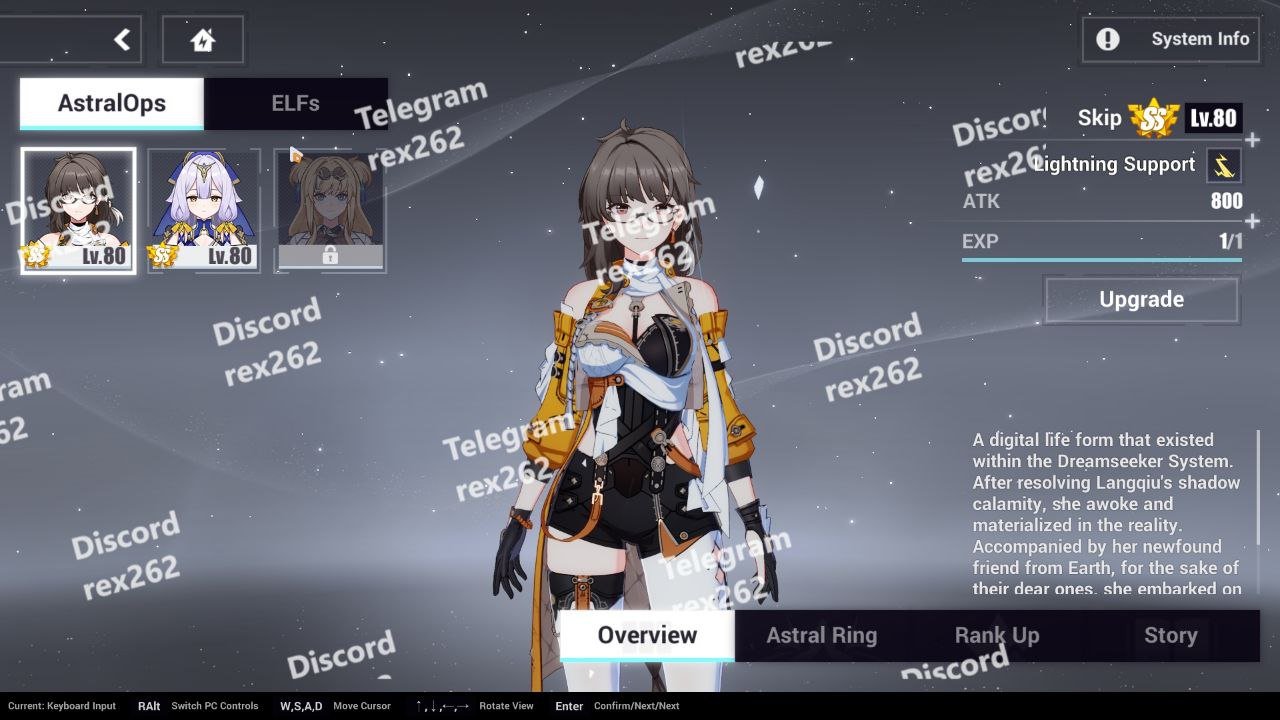Switch to the ELFs tab
This screenshot has height=720, width=1280.
pos(295,103)
